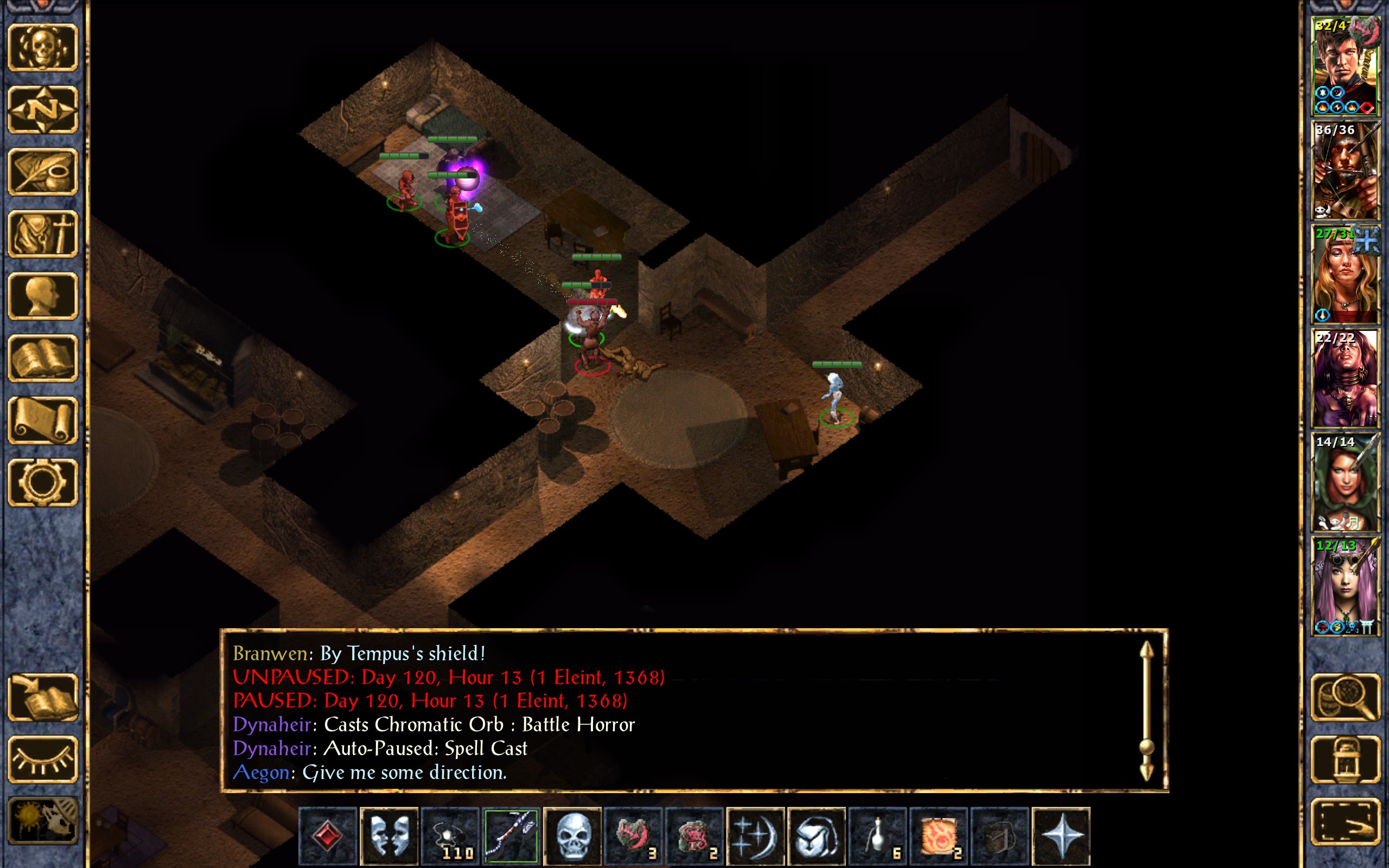Show the character record sheet
Image resolution: width=1389 pixels, height=868 pixels.
click(43, 296)
